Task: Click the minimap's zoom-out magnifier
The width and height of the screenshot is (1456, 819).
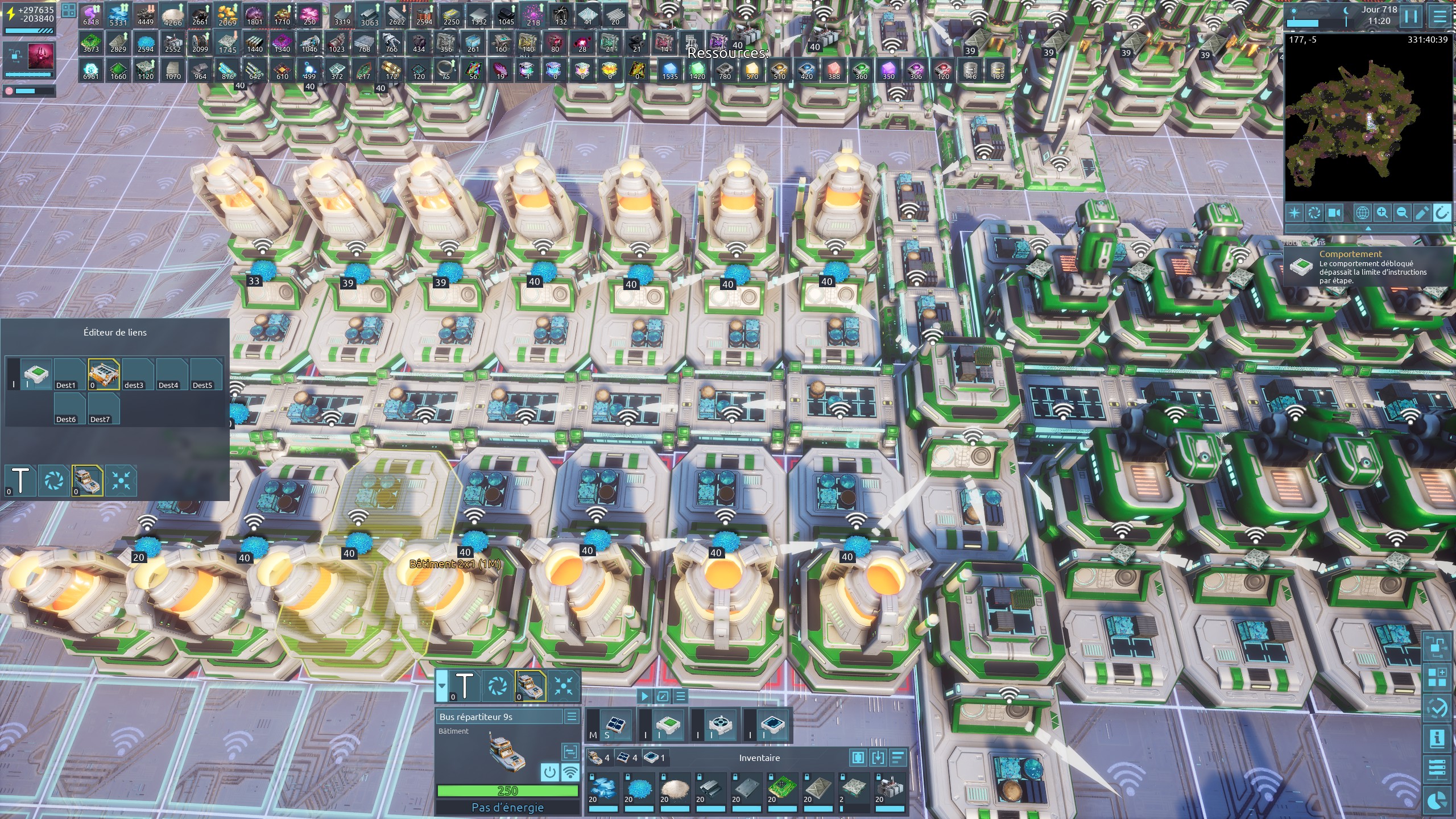Action: (1402, 213)
